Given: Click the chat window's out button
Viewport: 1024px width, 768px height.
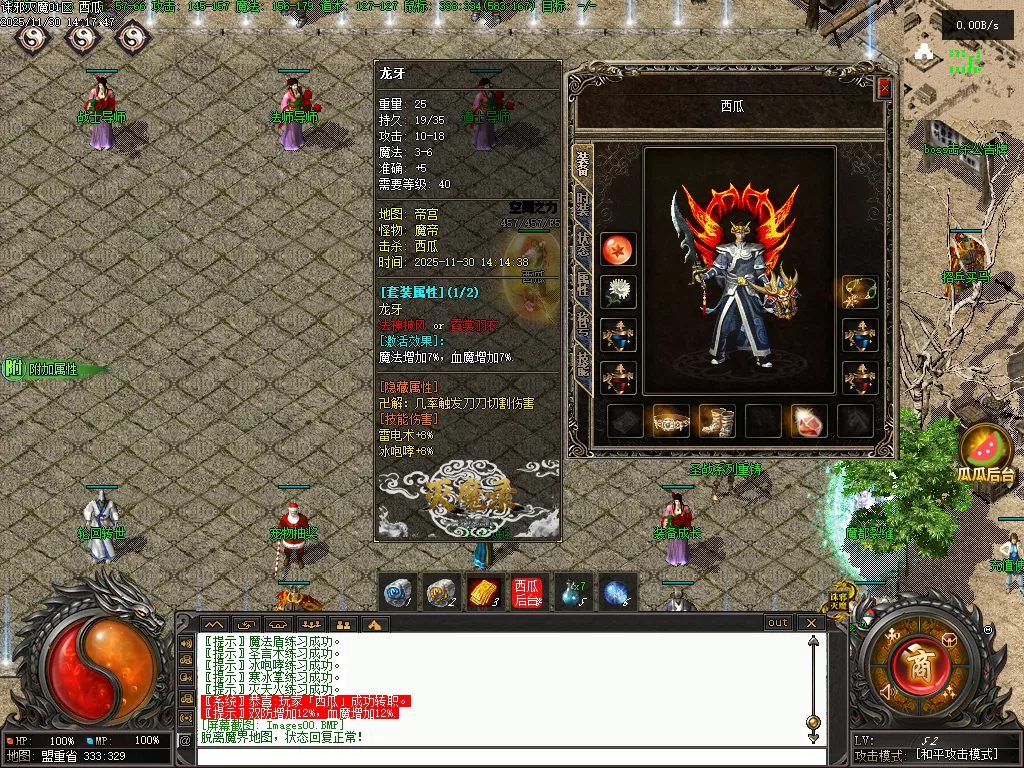Looking at the screenshot, I should 778,623.
